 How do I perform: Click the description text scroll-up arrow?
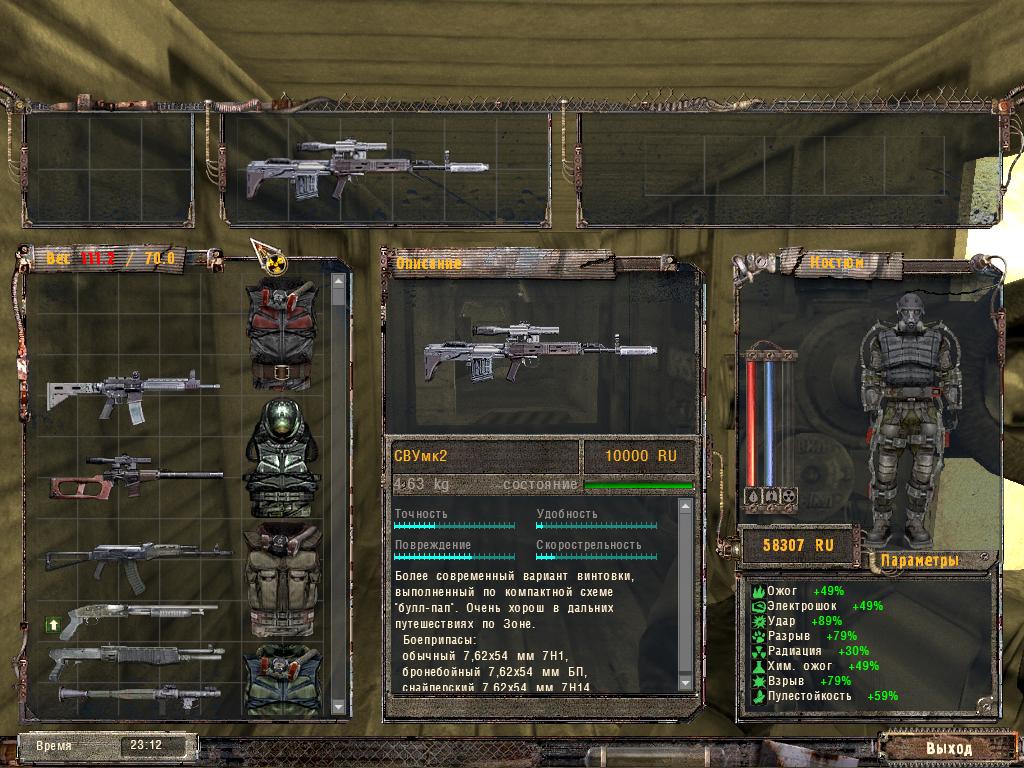coord(685,507)
